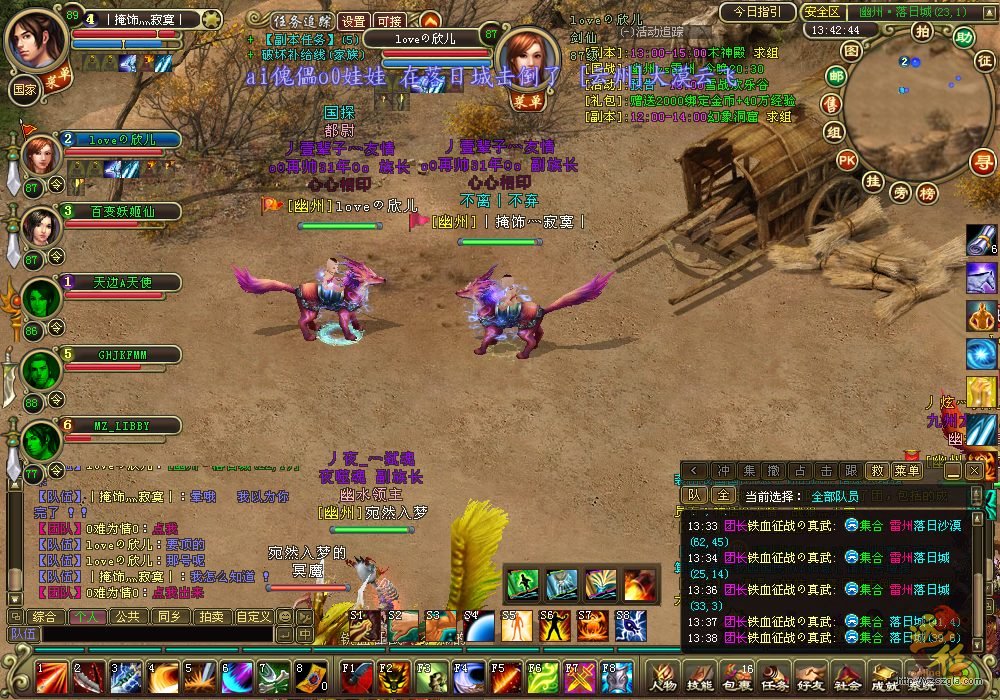This screenshot has width=1000, height=700.
Task: Open the 设置 settings on quest tracker
Action: coord(352,21)
